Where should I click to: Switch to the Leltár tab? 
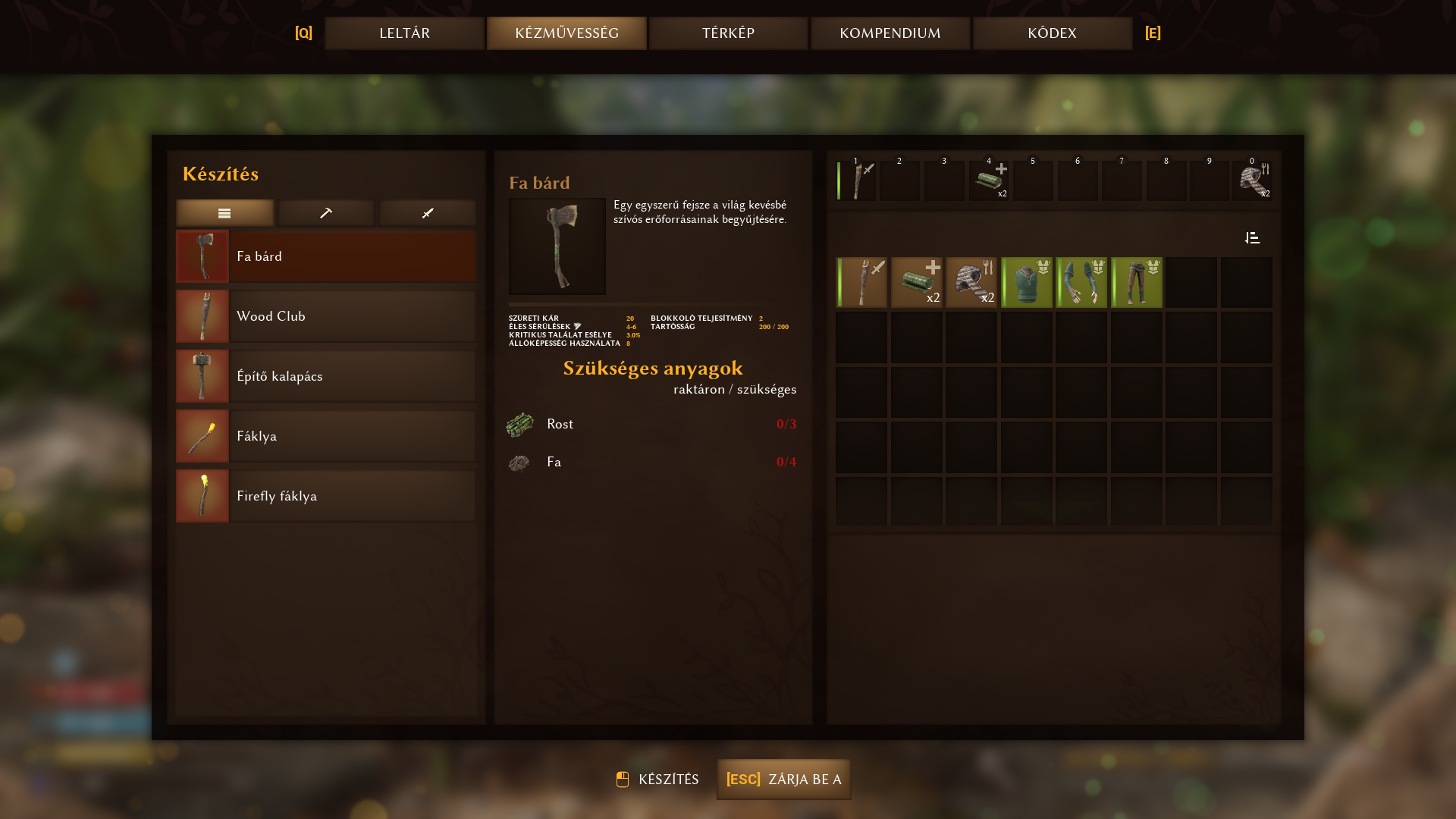point(404,33)
